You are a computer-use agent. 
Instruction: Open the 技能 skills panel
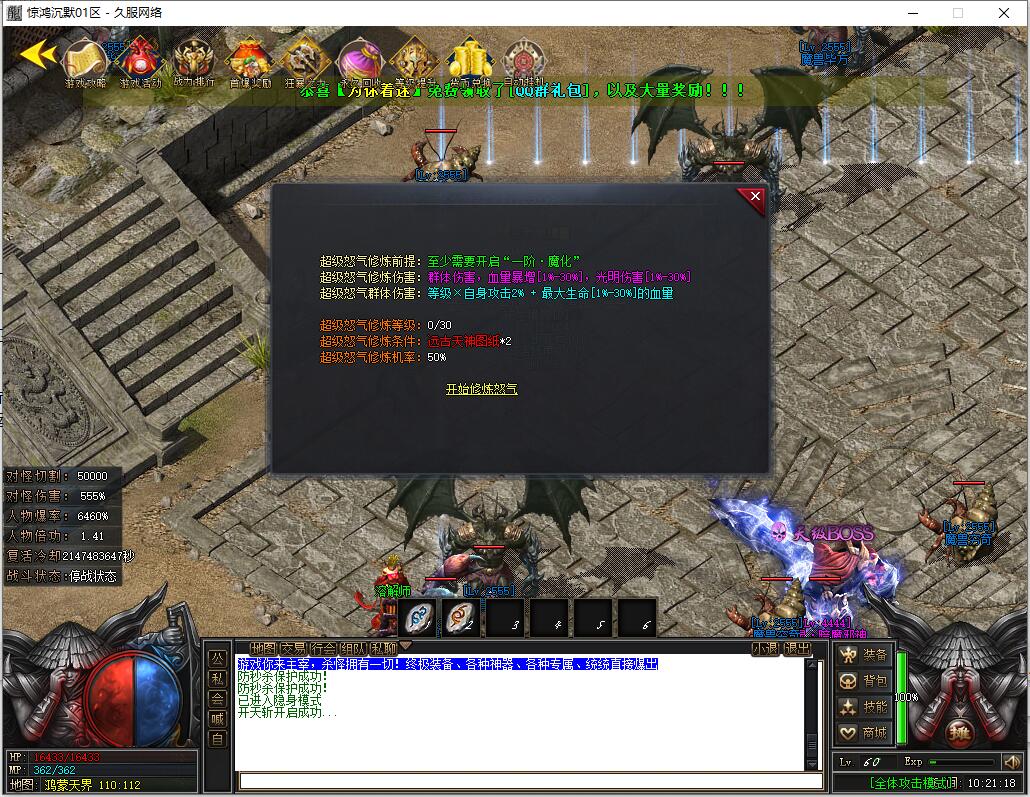point(865,707)
